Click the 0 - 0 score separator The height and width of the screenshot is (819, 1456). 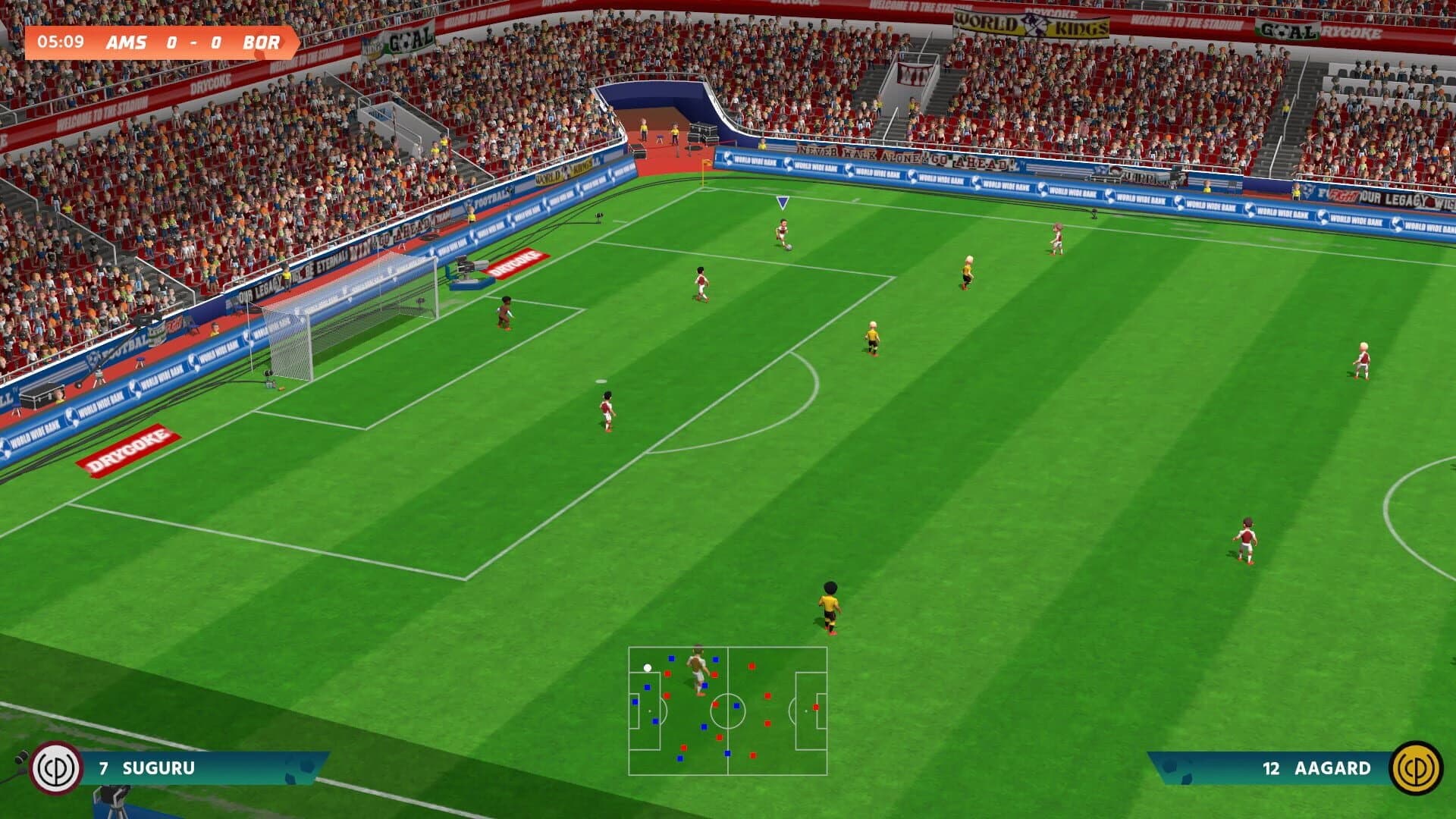coord(194,43)
